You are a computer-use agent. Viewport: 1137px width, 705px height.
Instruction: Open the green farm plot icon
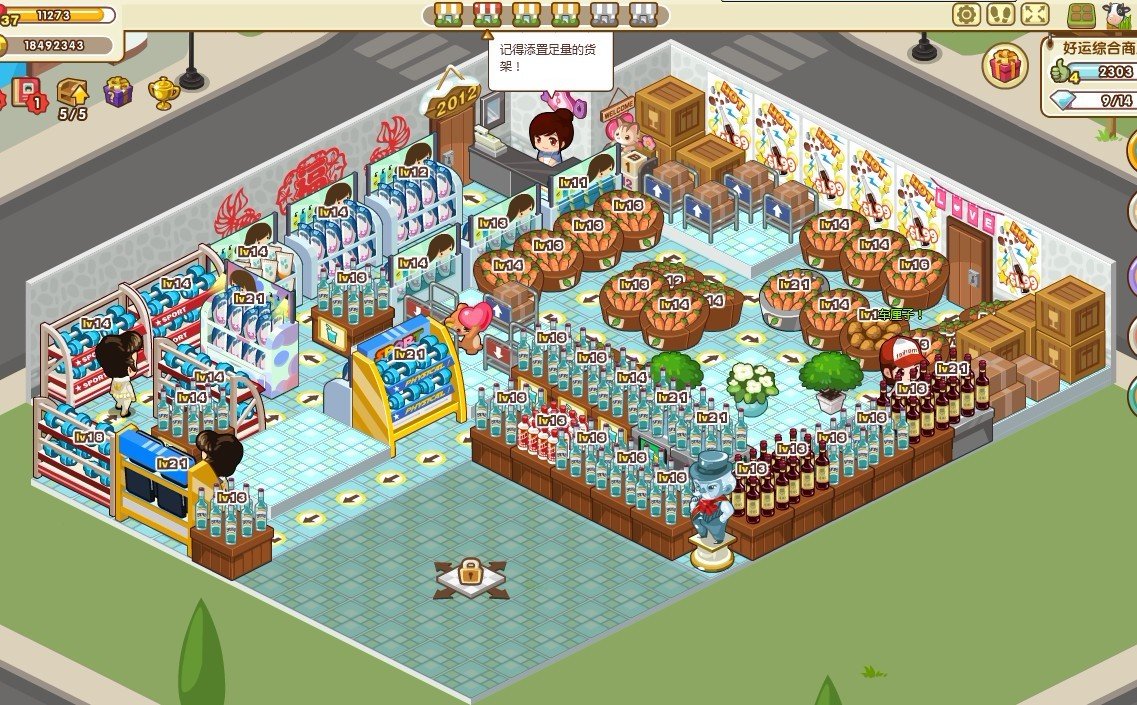click(1081, 14)
